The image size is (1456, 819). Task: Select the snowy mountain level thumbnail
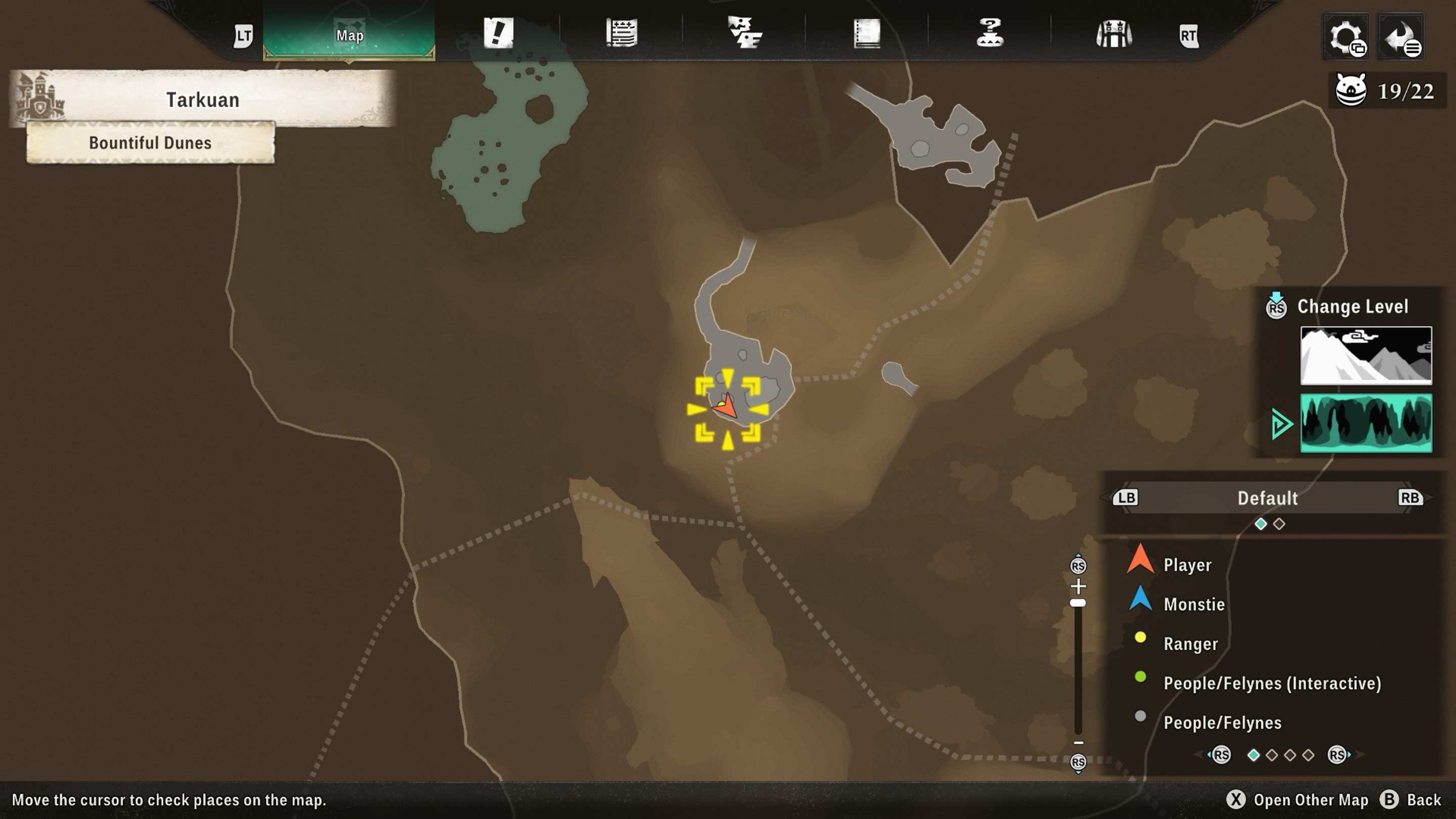click(1366, 355)
